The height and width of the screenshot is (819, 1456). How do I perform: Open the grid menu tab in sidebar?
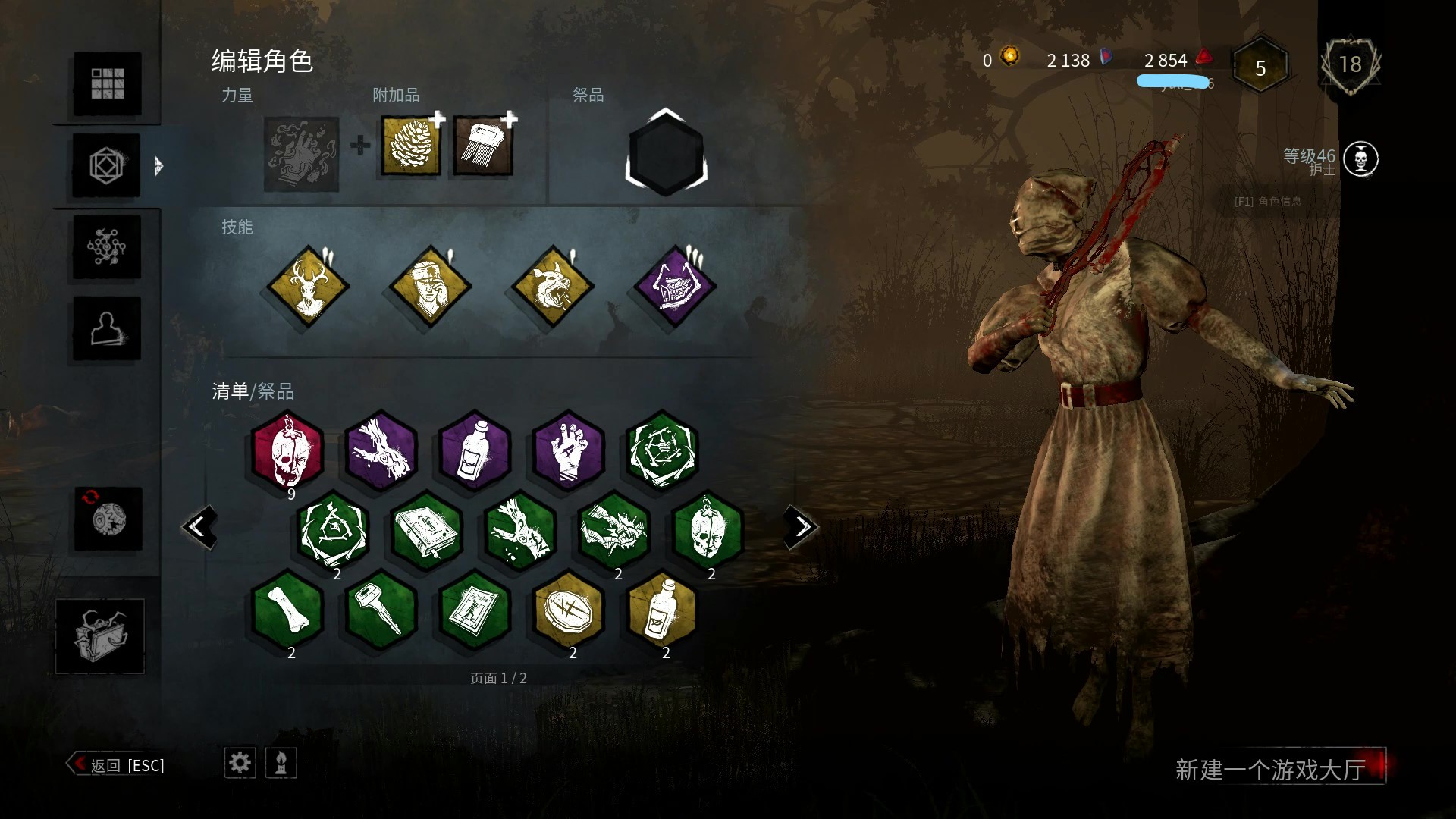click(107, 83)
